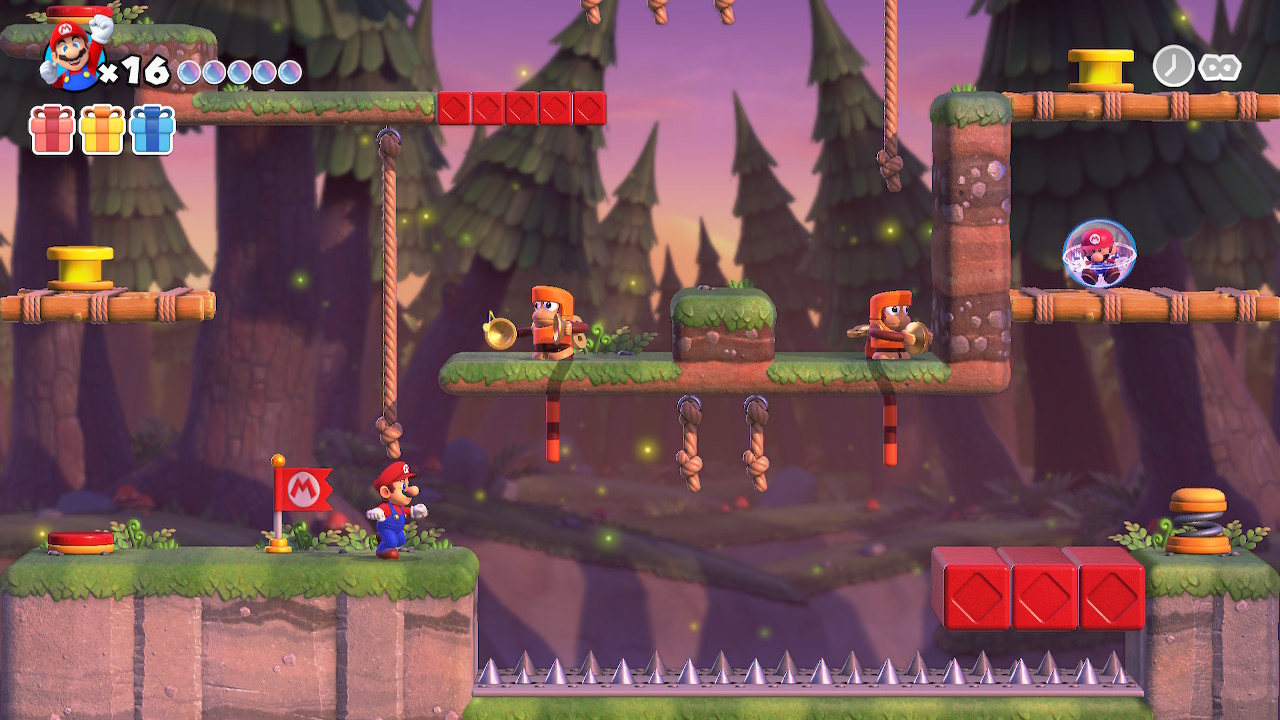Select the checkpoint flag with the M emblem
This screenshot has height=720, width=1280.
pyautogui.click(x=305, y=490)
